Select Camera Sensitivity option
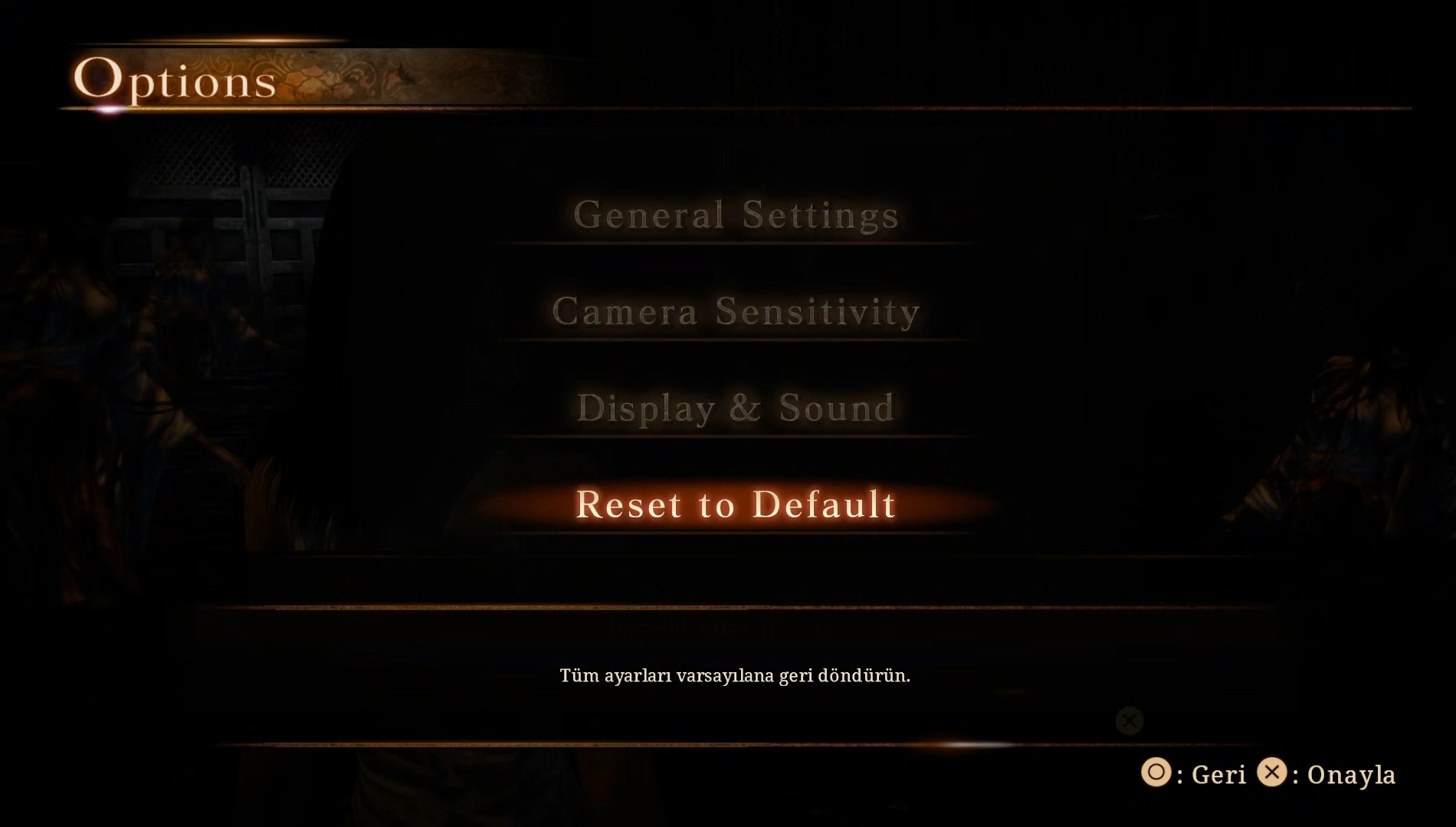The width and height of the screenshot is (1456, 827). pyautogui.click(x=736, y=312)
